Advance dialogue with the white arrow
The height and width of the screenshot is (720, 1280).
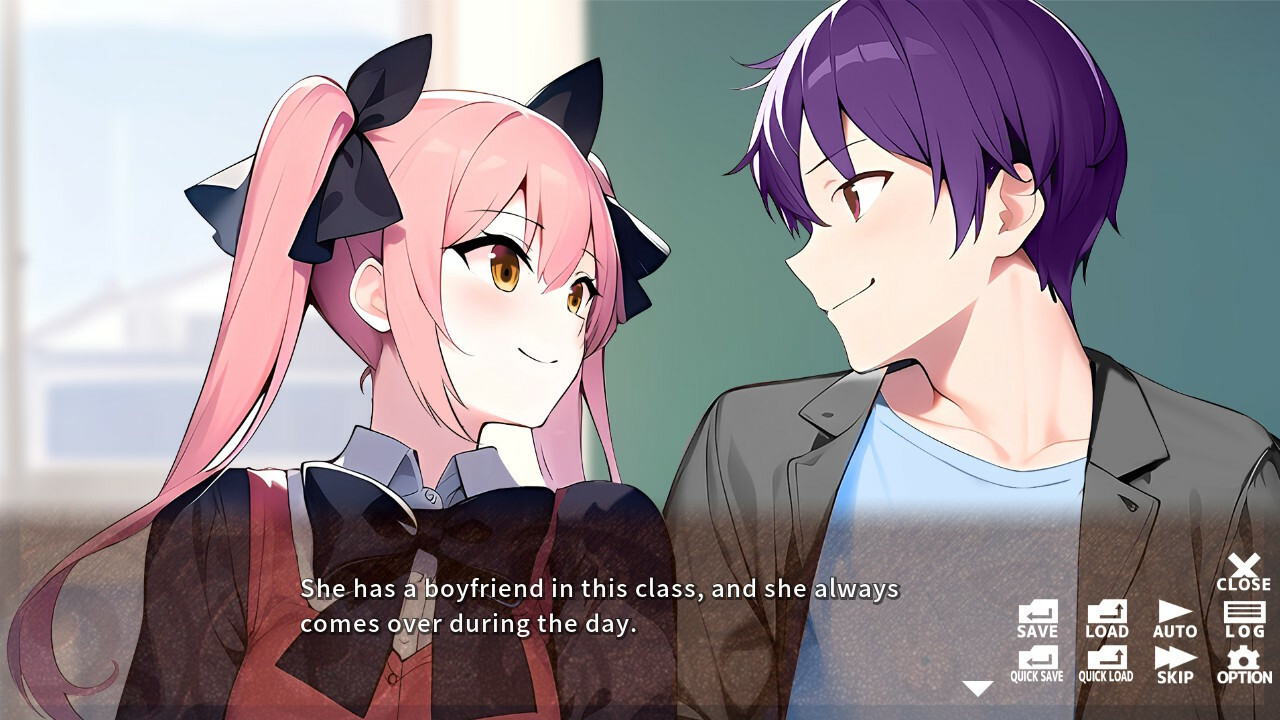[x=977, y=688]
